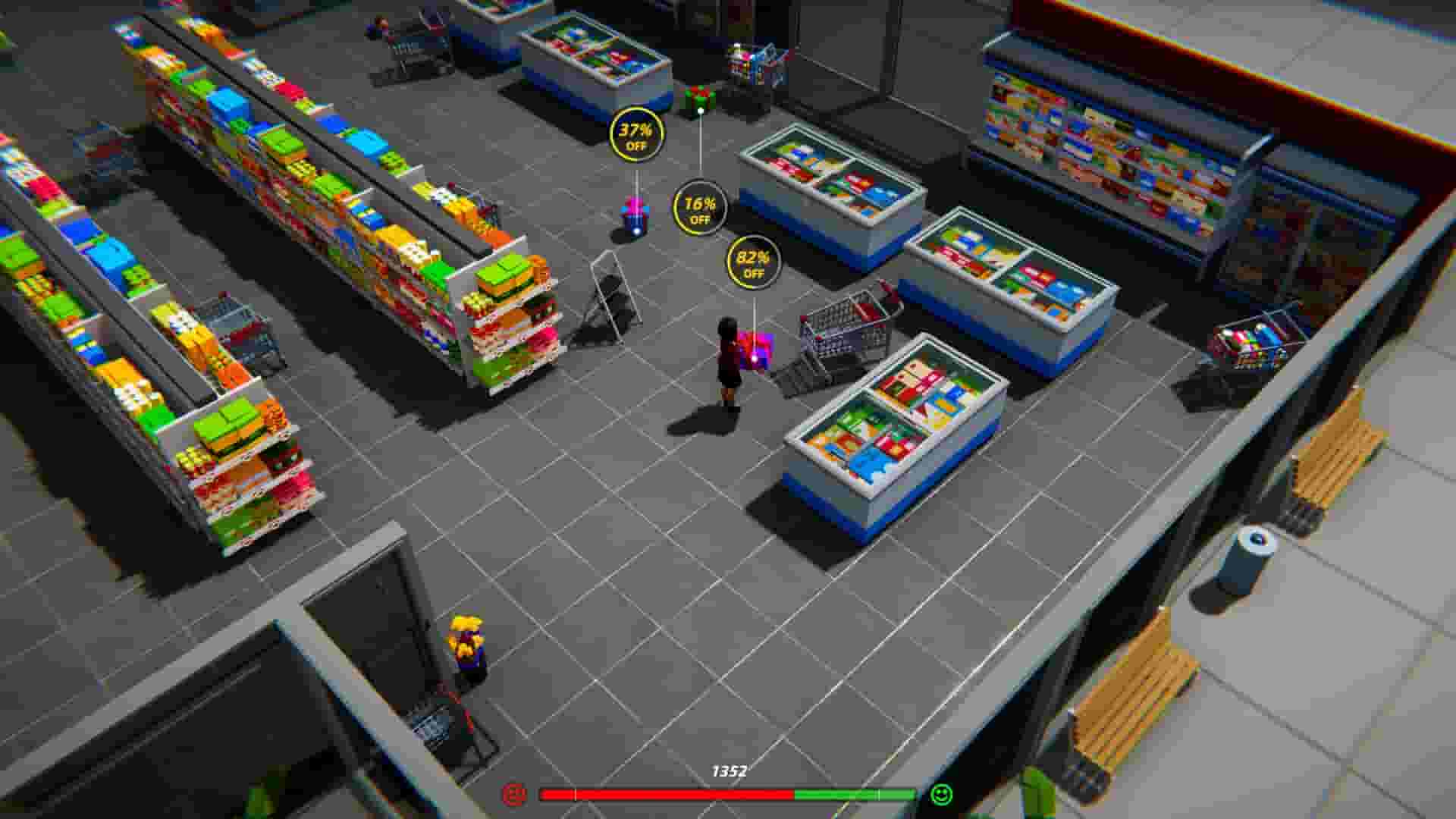Toggle the discount marker above the pink gift
Viewport: 1456px width, 819px height.
point(635,134)
